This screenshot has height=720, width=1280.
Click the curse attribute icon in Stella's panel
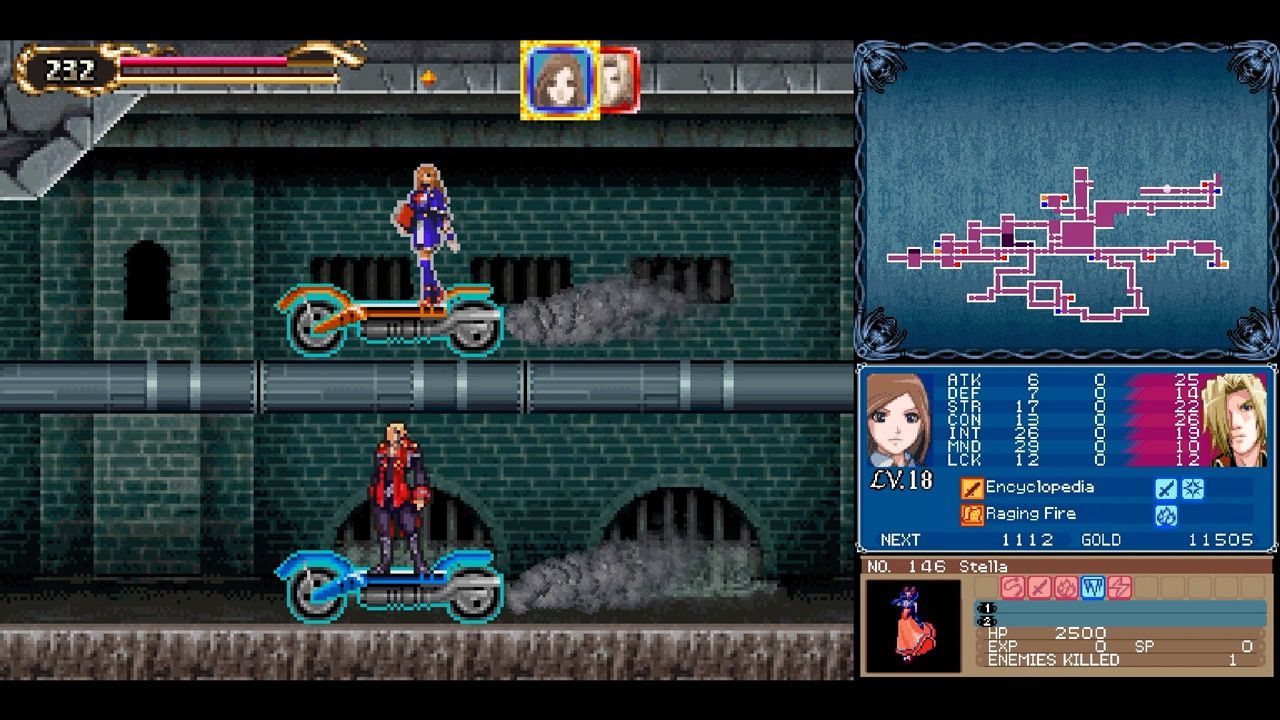[x=1011, y=586]
